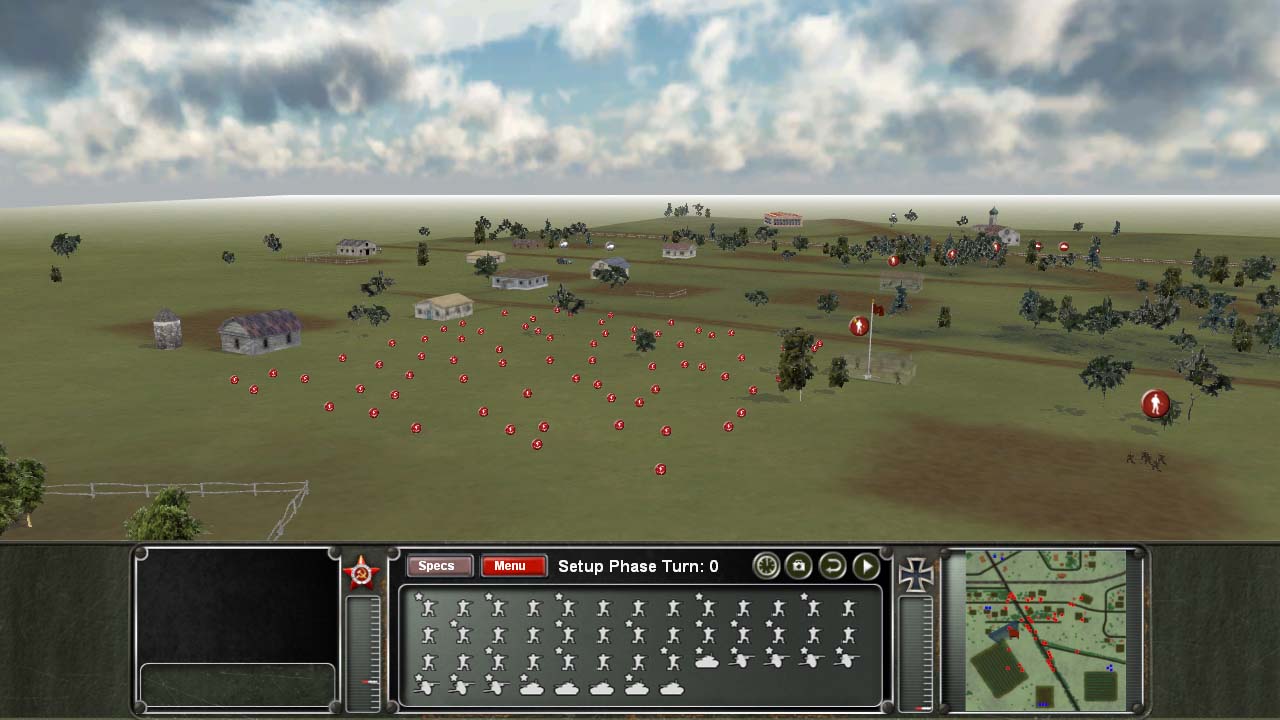
Task: Start the turn with the play button
Action: pyautogui.click(x=866, y=566)
